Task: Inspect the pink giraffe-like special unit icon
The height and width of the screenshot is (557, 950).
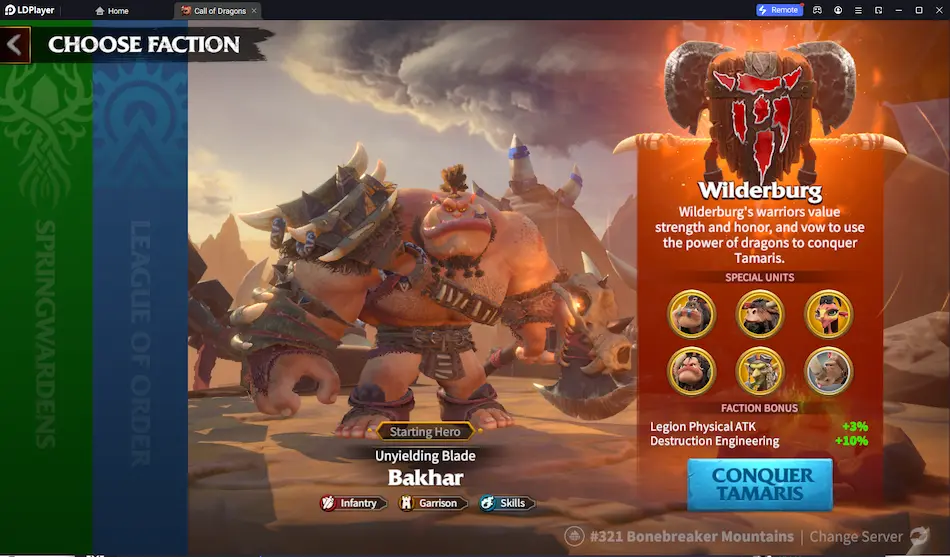Action: click(829, 314)
